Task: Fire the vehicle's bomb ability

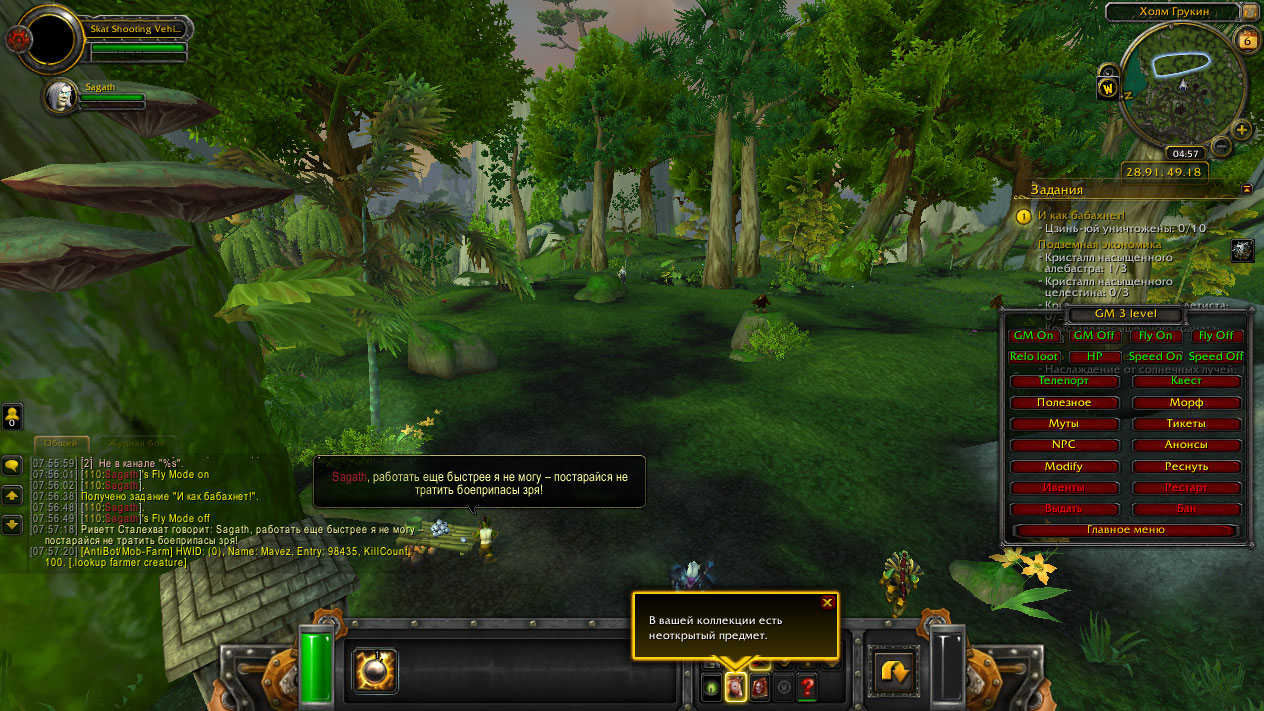Action: (x=375, y=671)
